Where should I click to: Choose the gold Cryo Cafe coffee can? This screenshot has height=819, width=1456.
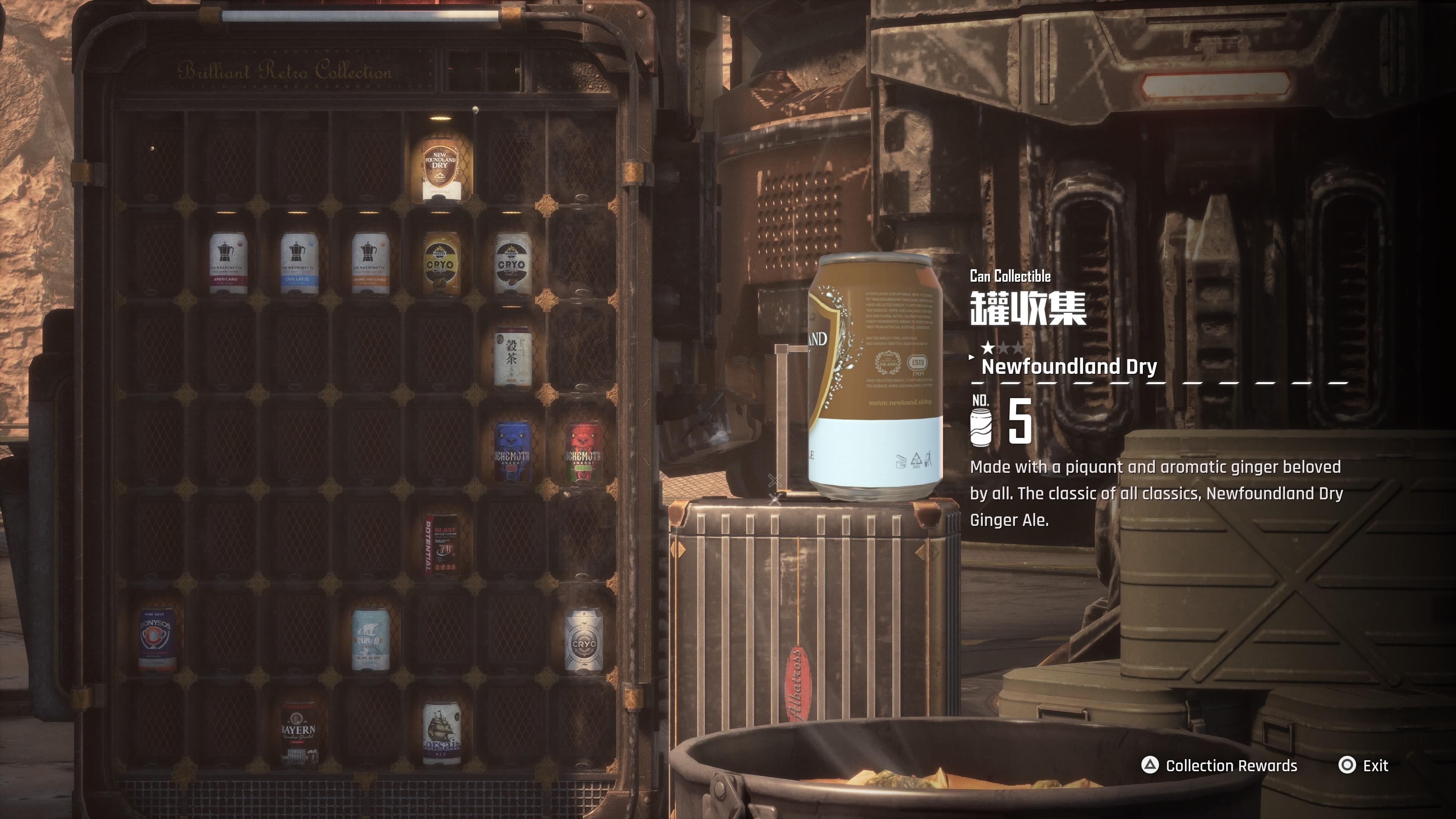tap(441, 264)
